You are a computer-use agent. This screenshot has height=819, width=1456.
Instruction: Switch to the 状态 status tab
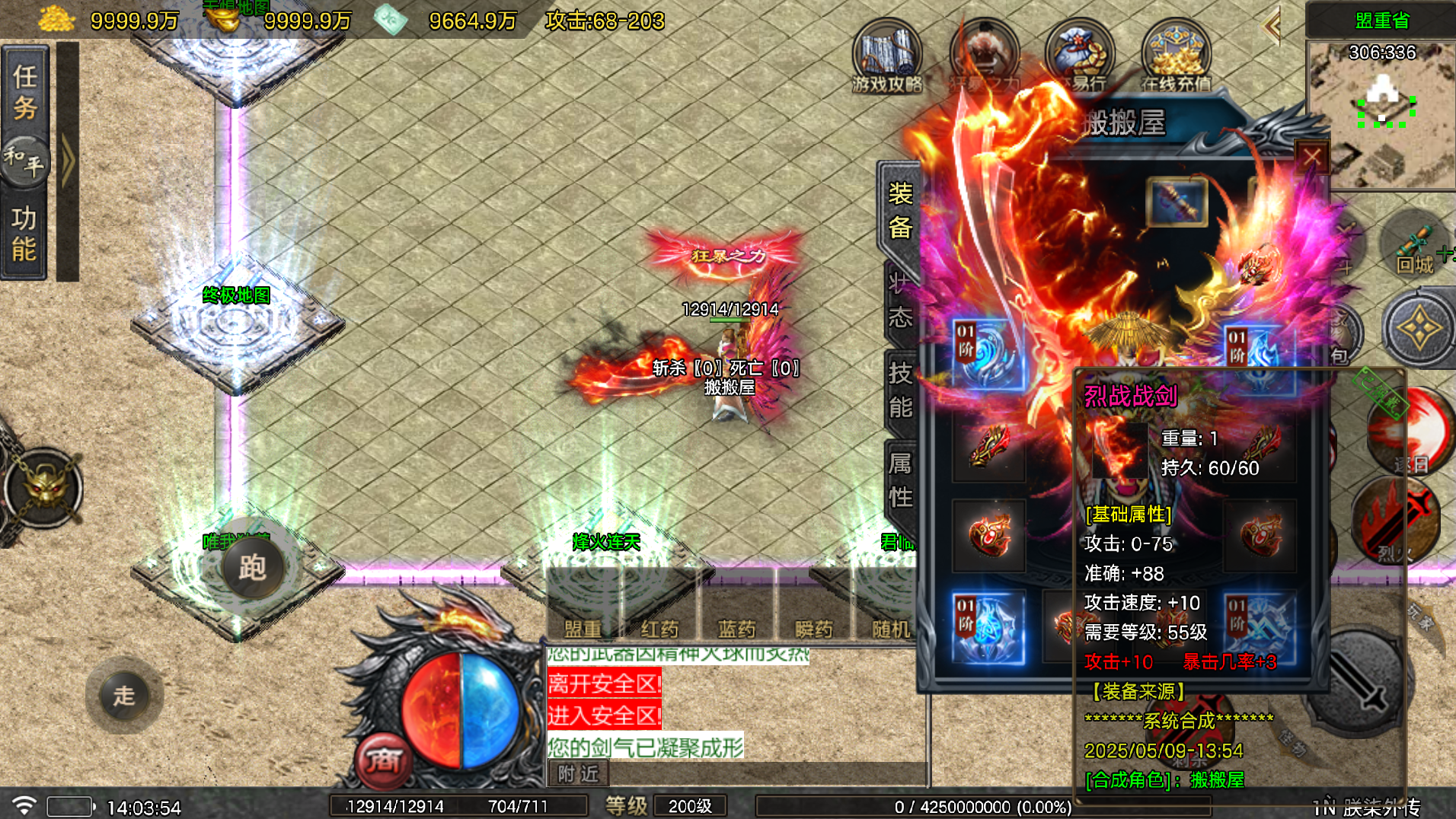click(x=900, y=301)
